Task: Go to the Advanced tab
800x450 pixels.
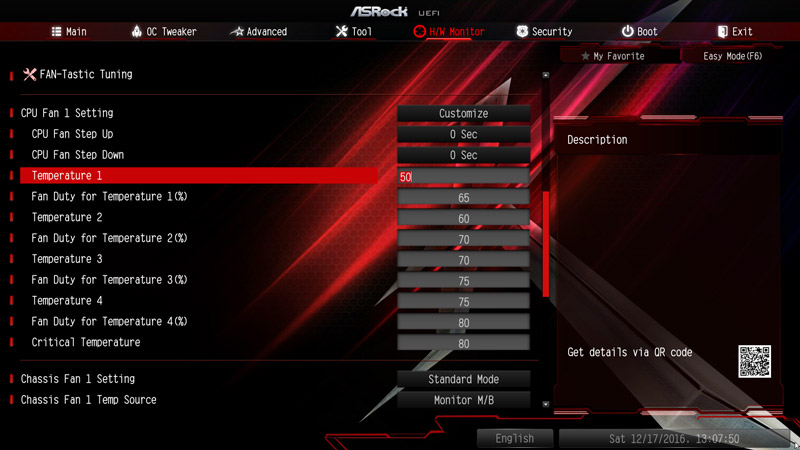Action: coord(258,32)
